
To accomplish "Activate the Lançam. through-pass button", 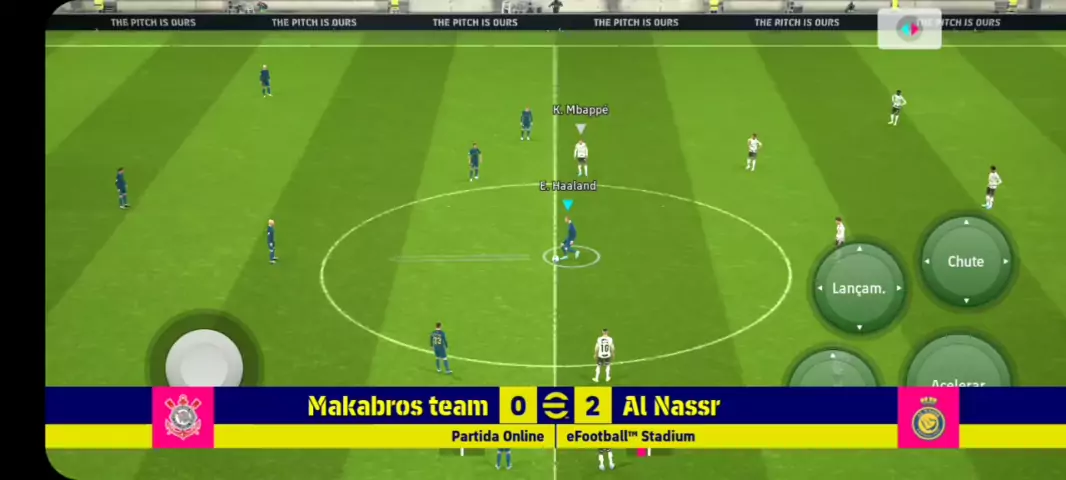I will pyautogui.click(x=858, y=288).
